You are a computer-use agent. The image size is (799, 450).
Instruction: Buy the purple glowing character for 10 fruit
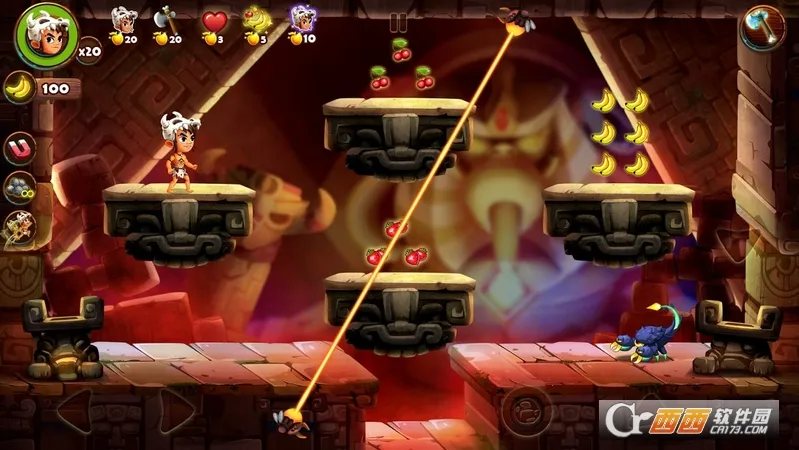(x=301, y=20)
